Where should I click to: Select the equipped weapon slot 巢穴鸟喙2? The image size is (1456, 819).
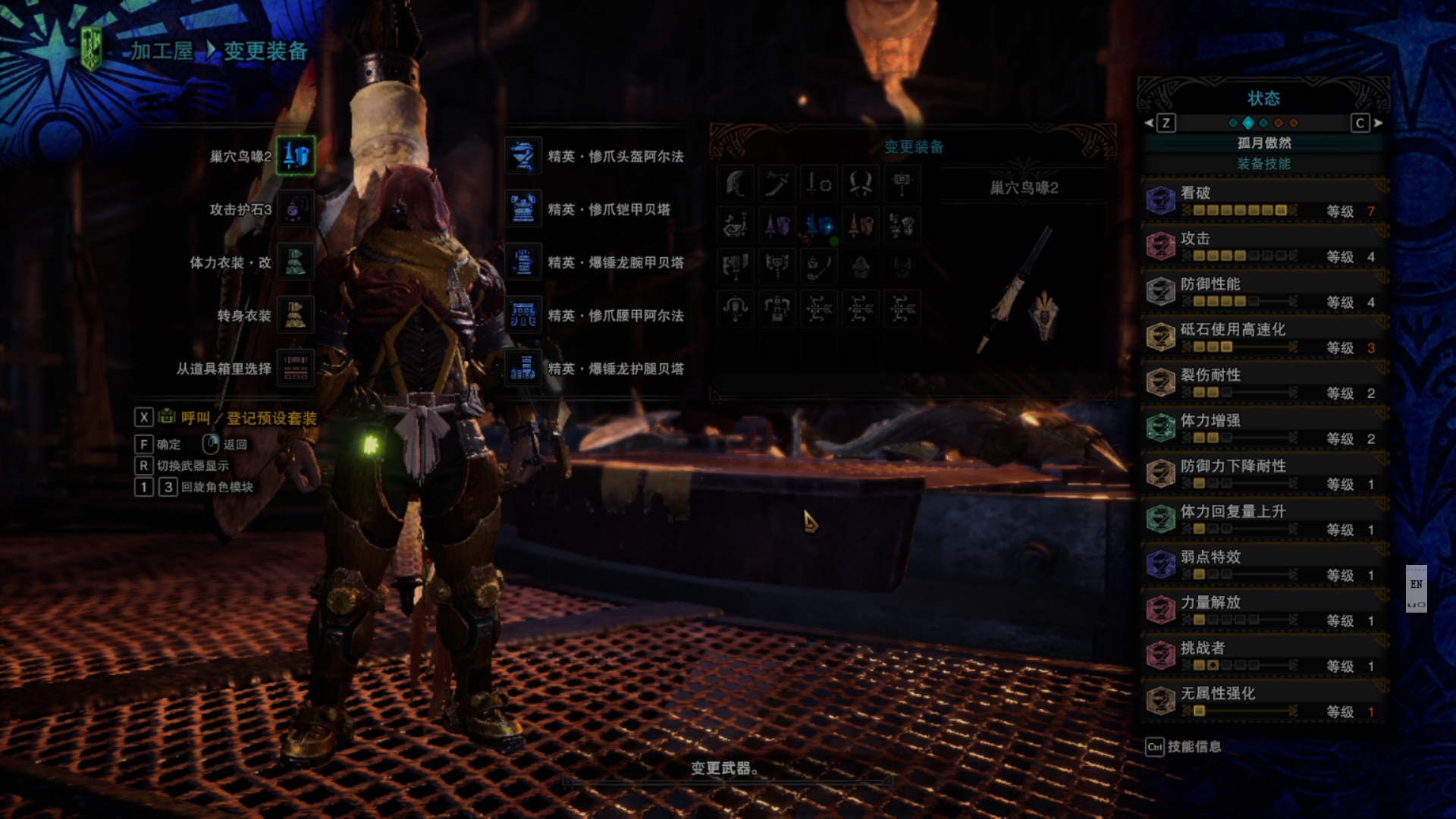pyautogui.click(x=295, y=156)
